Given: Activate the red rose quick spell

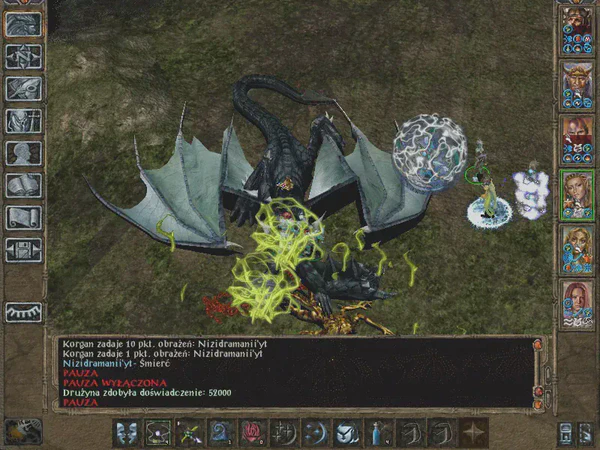Looking at the screenshot, I should (x=251, y=433).
